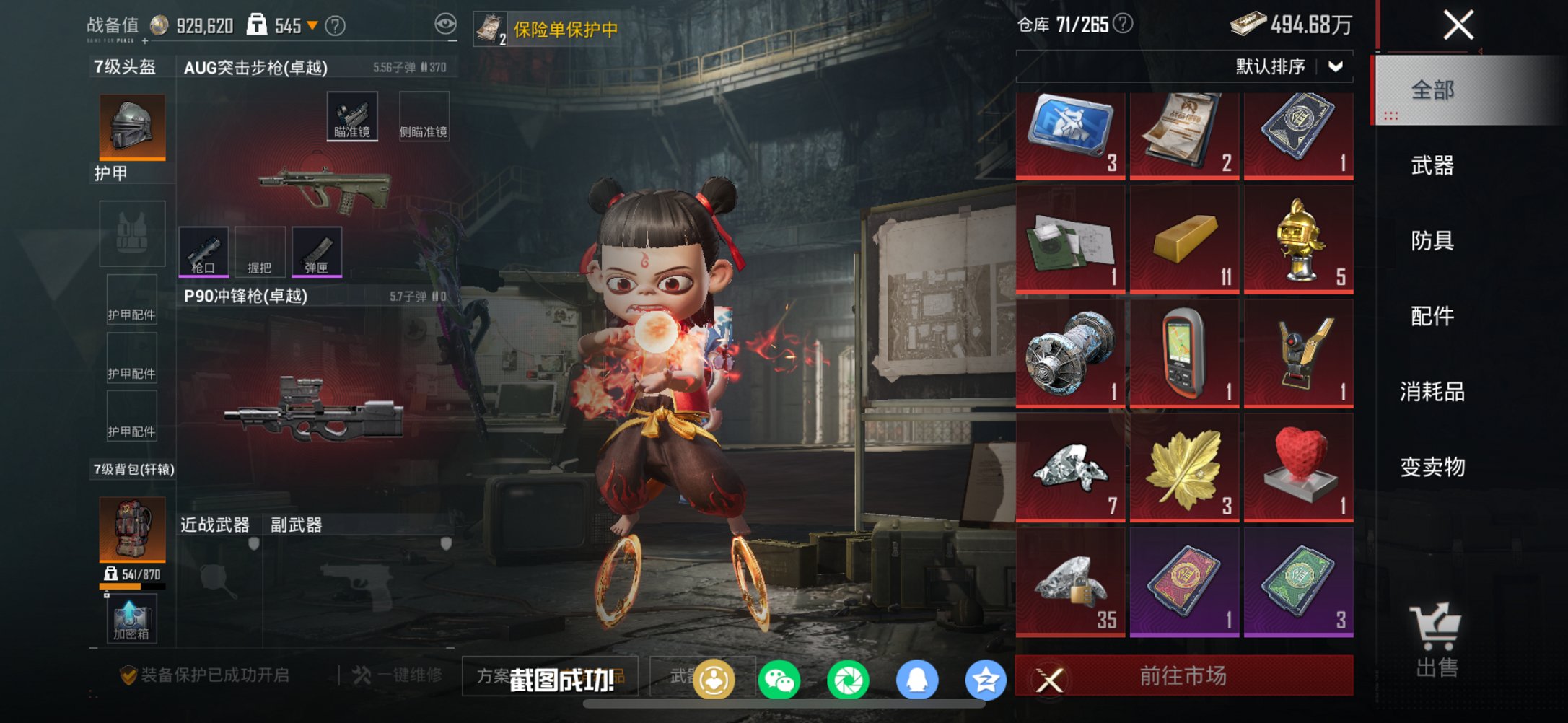The width and height of the screenshot is (1568, 723).
Task: Open the 侧瞄准镜 side scope slot
Action: click(424, 114)
